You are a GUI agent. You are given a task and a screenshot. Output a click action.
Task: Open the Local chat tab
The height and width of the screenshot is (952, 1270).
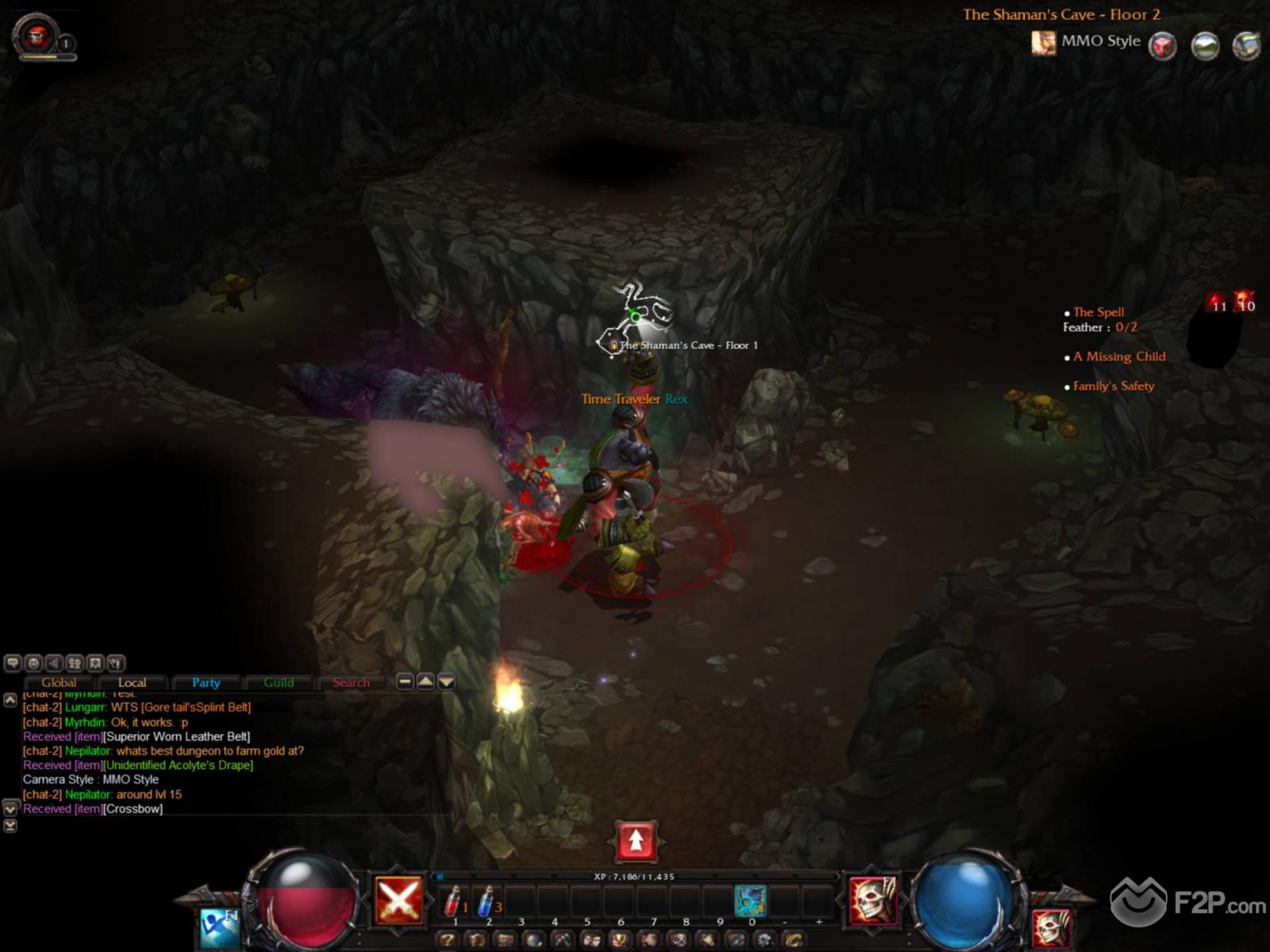[x=132, y=683]
